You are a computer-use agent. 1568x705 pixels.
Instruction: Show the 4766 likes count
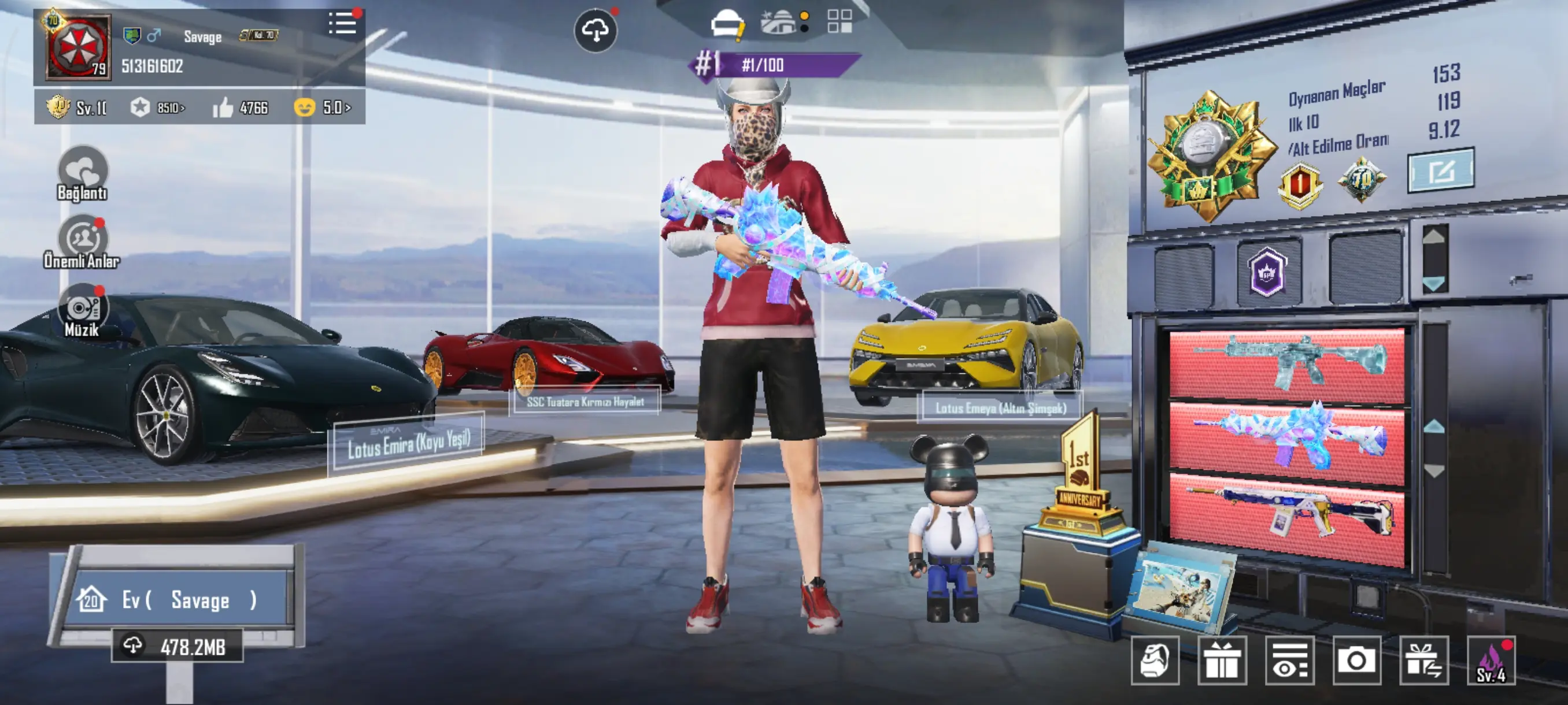pyautogui.click(x=241, y=107)
